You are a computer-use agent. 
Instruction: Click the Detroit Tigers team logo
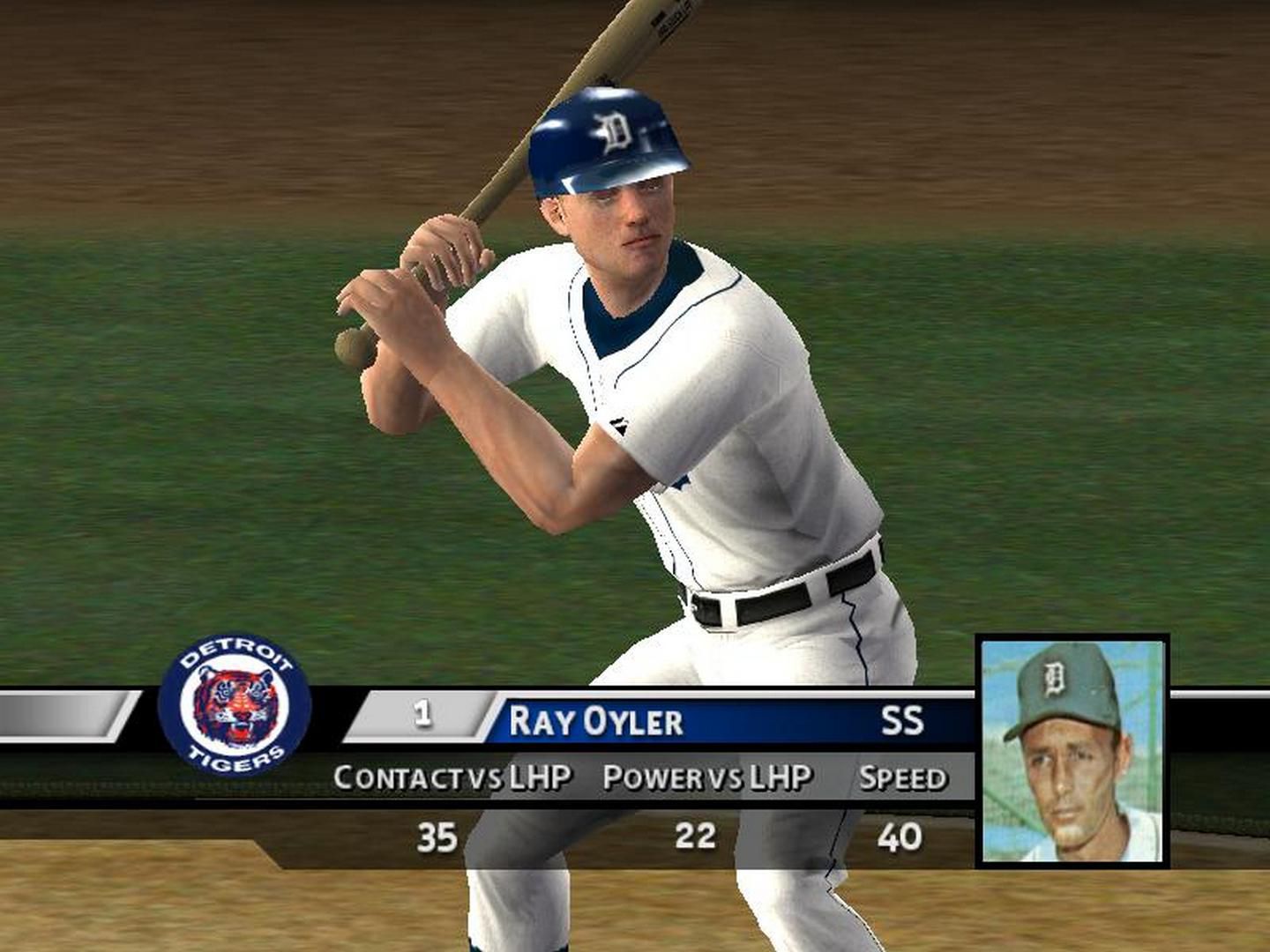(235, 705)
